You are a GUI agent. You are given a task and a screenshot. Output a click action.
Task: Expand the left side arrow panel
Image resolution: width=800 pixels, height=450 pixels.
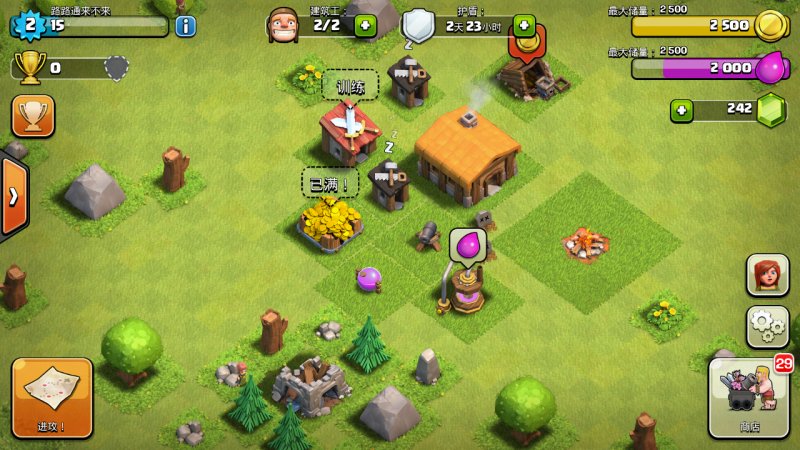pyautogui.click(x=13, y=196)
